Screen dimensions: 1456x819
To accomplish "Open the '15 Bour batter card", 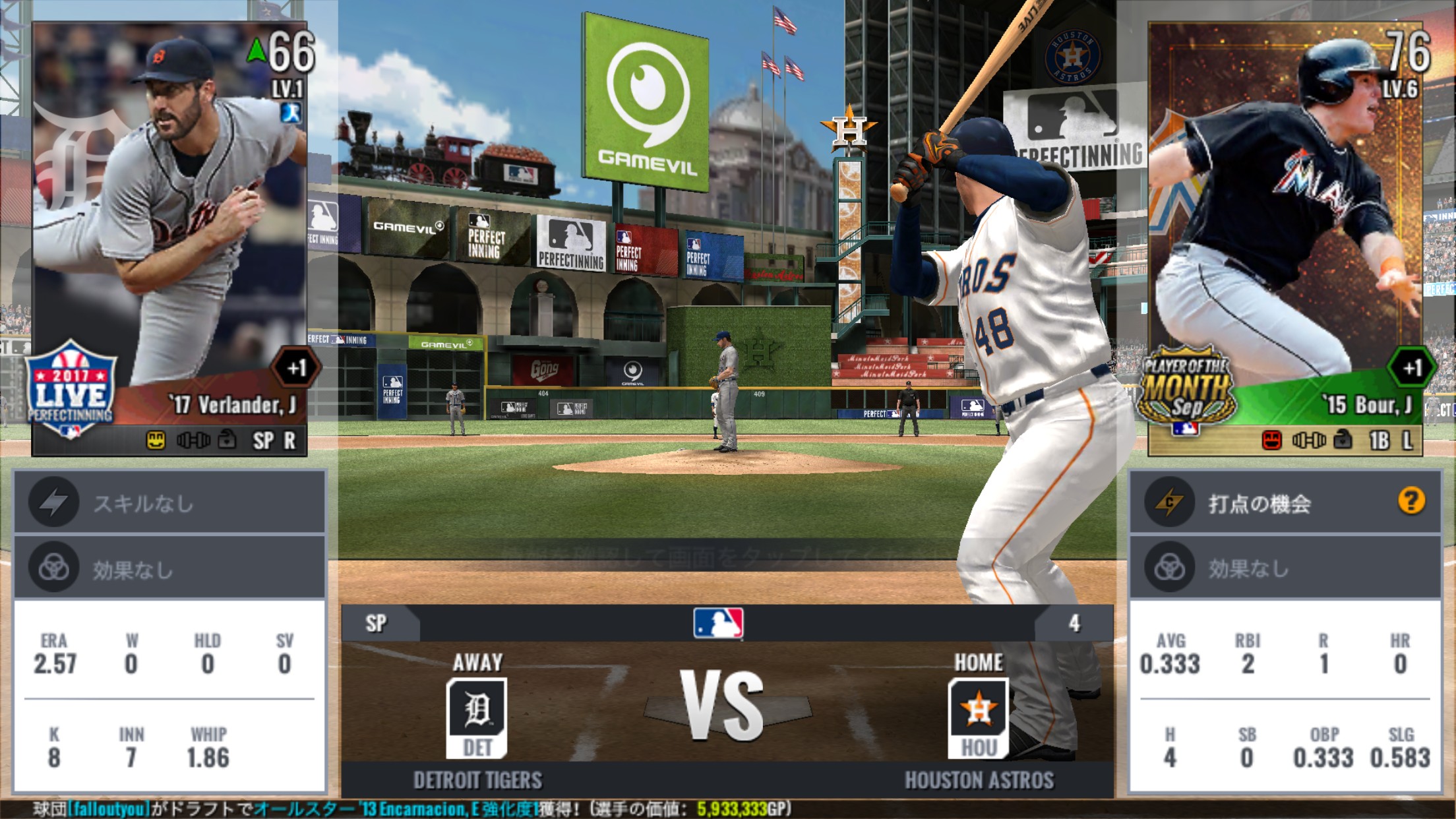I will (x=1285, y=239).
